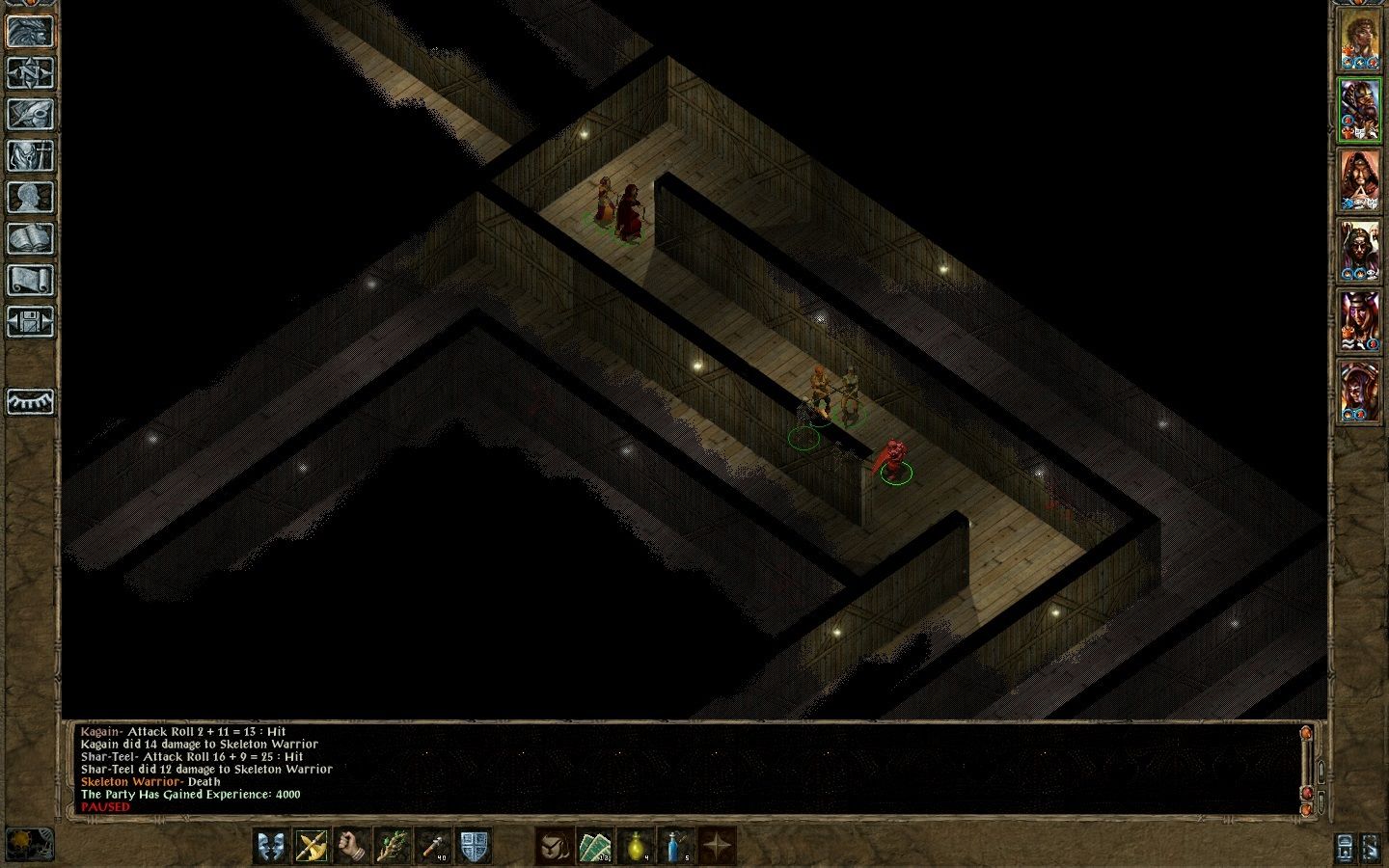Open the journal with quill icon
1389x868 pixels.
(x=30, y=114)
